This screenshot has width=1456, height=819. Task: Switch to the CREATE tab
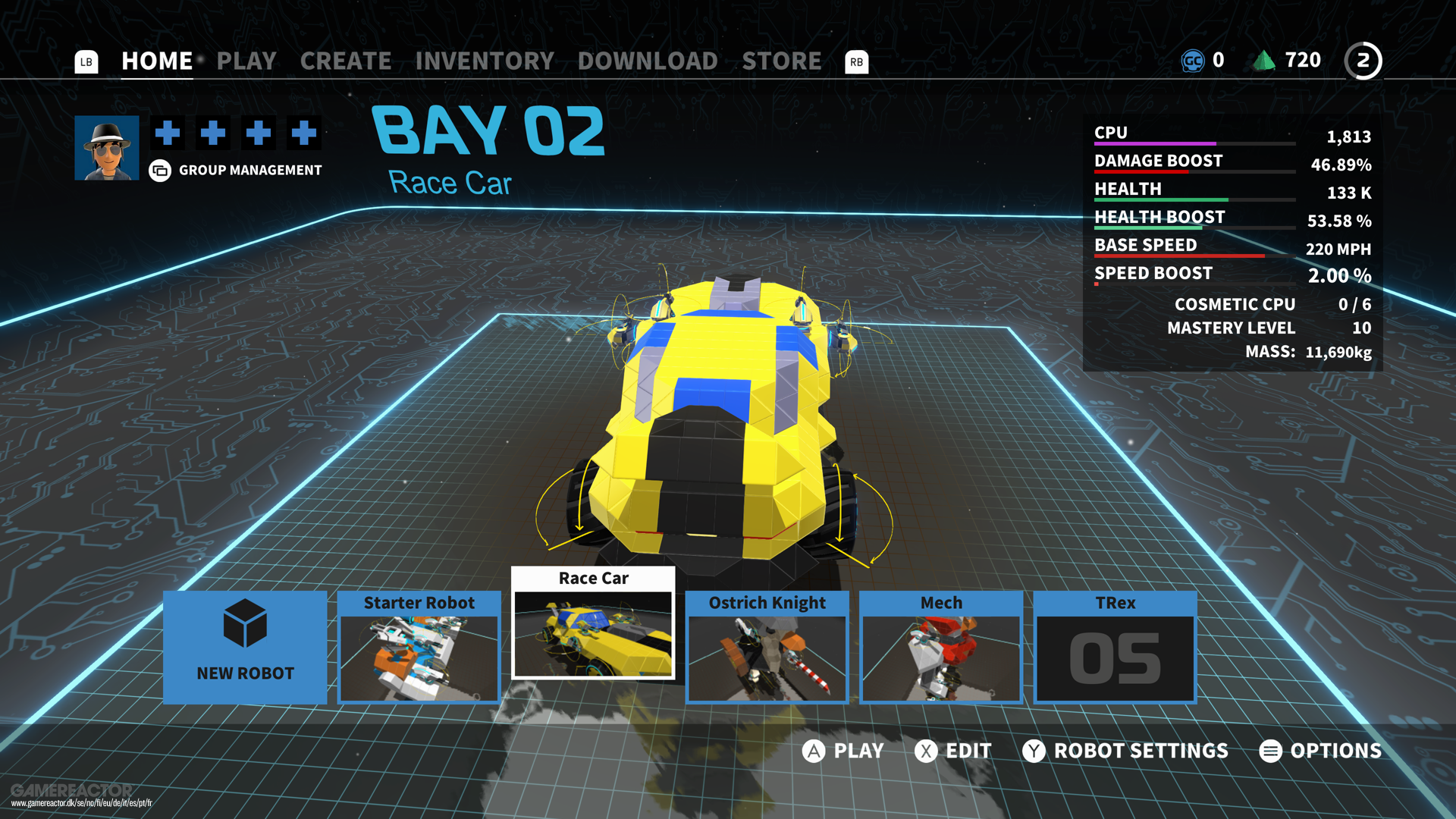pos(345,61)
